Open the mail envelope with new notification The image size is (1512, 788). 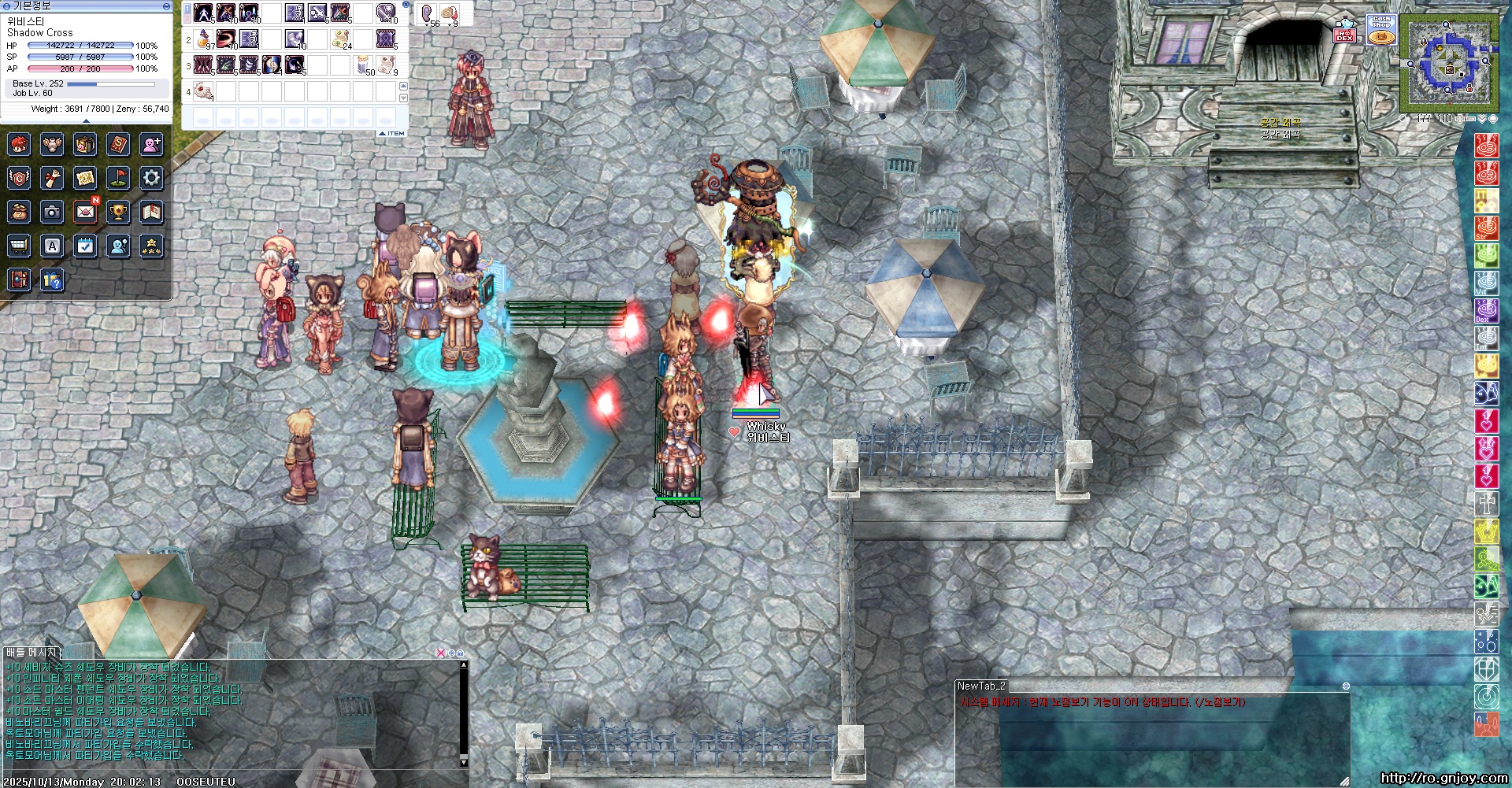pyautogui.click(x=85, y=212)
